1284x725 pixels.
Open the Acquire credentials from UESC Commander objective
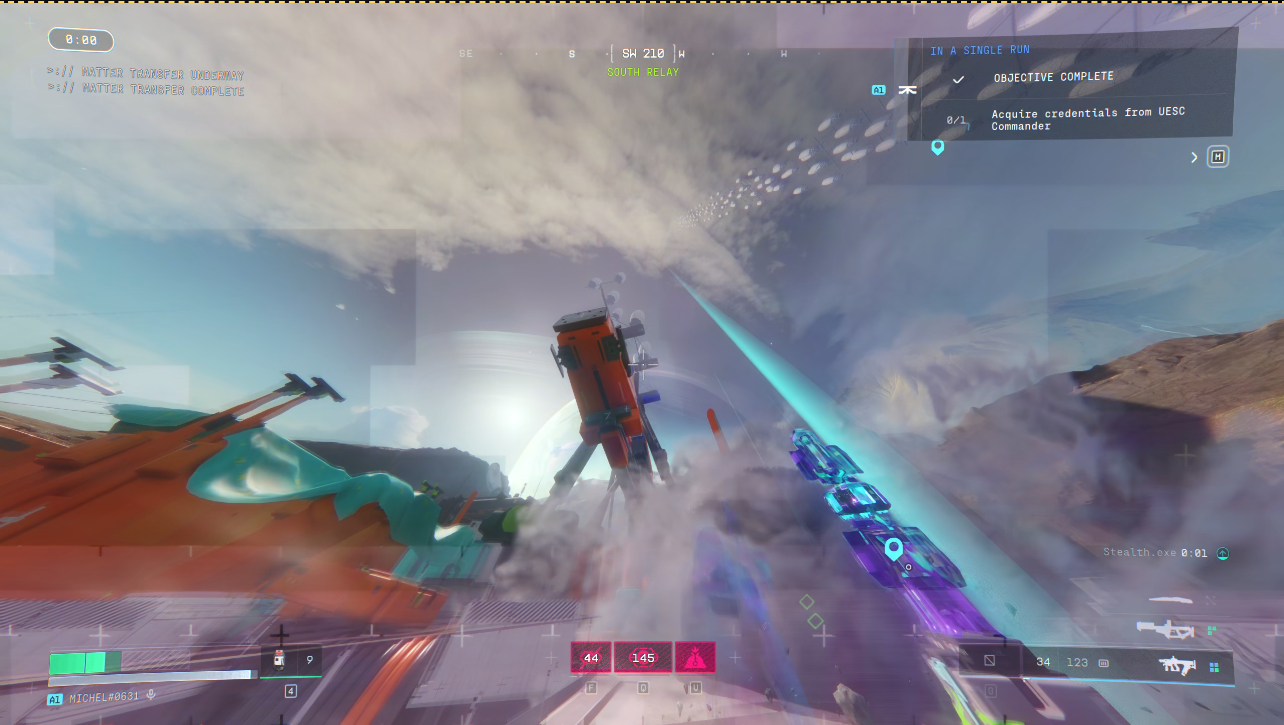(1087, 119)
